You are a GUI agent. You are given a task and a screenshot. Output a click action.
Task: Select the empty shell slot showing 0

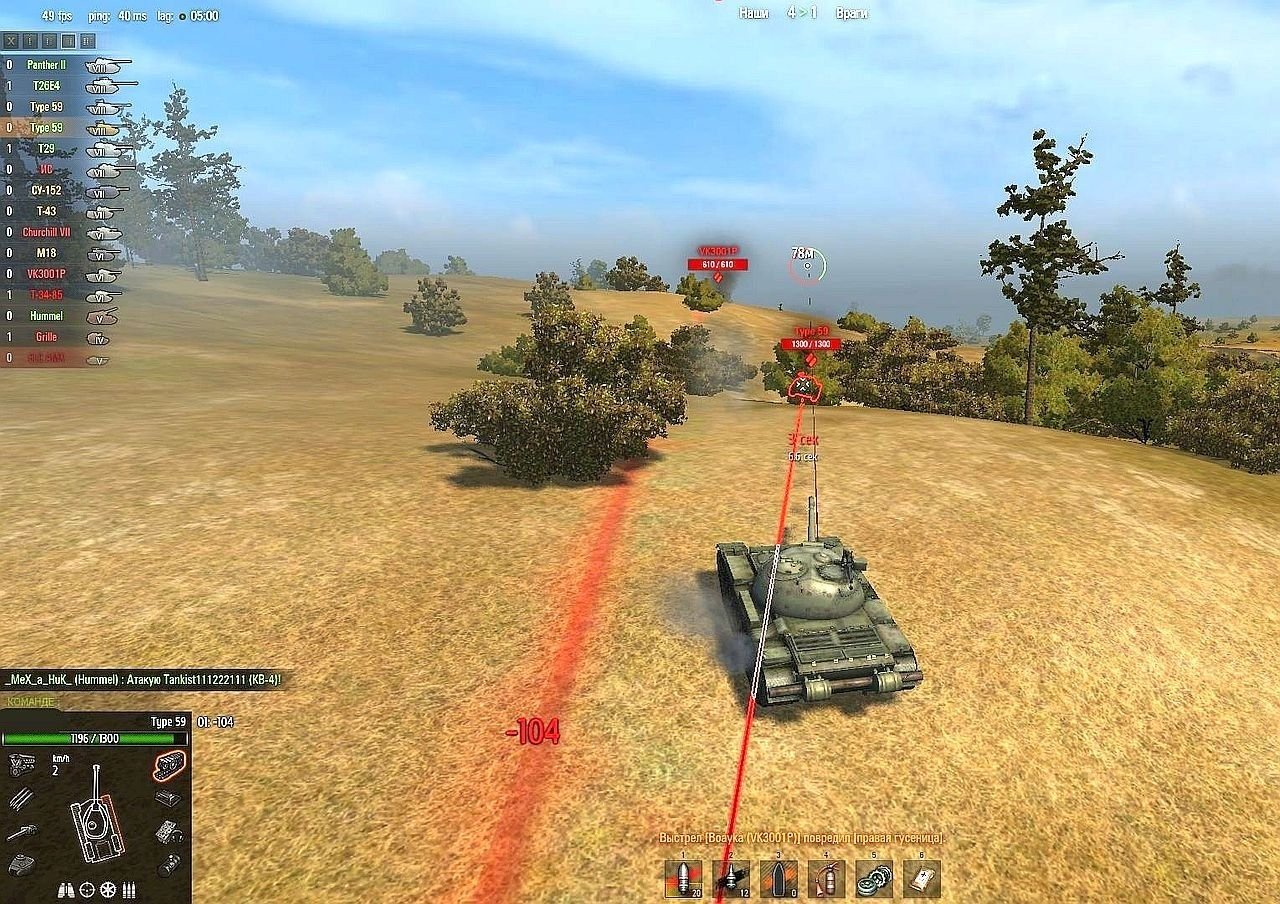(779, 879)
